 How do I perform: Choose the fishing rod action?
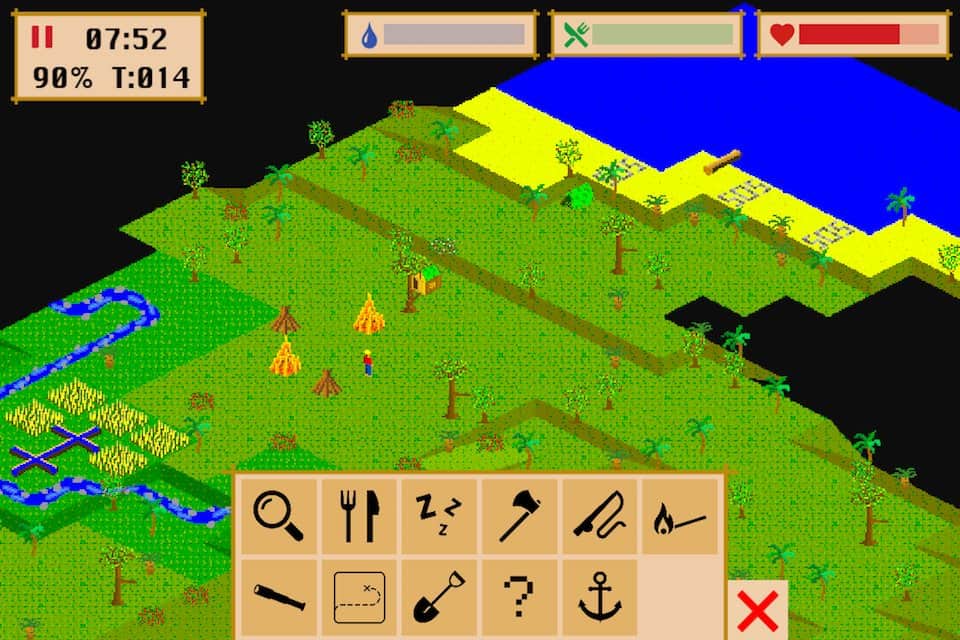[x=599, y=515]
